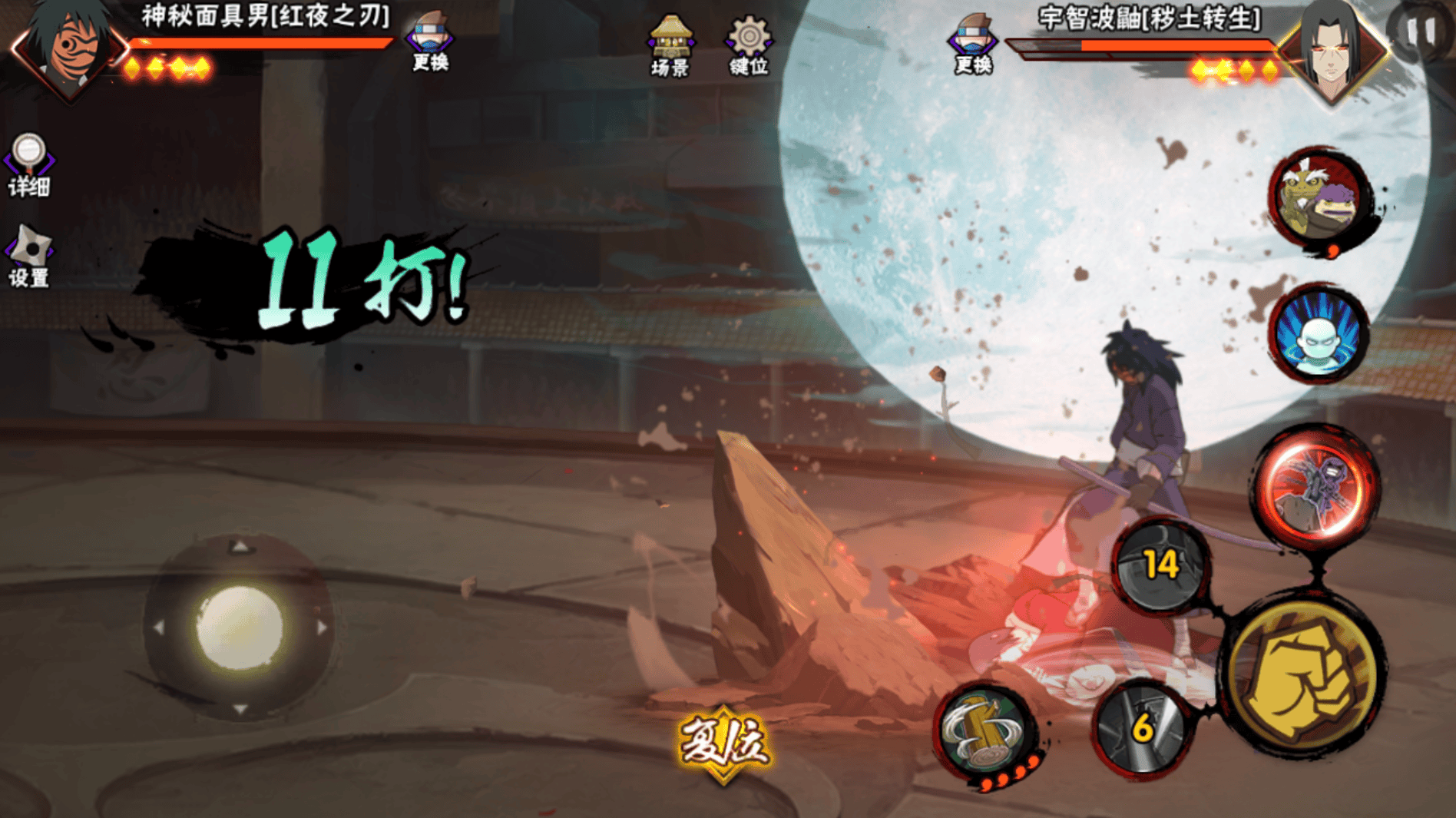Pause the battle
The height and width of the screenshot is (818, 1456).
1420,31
